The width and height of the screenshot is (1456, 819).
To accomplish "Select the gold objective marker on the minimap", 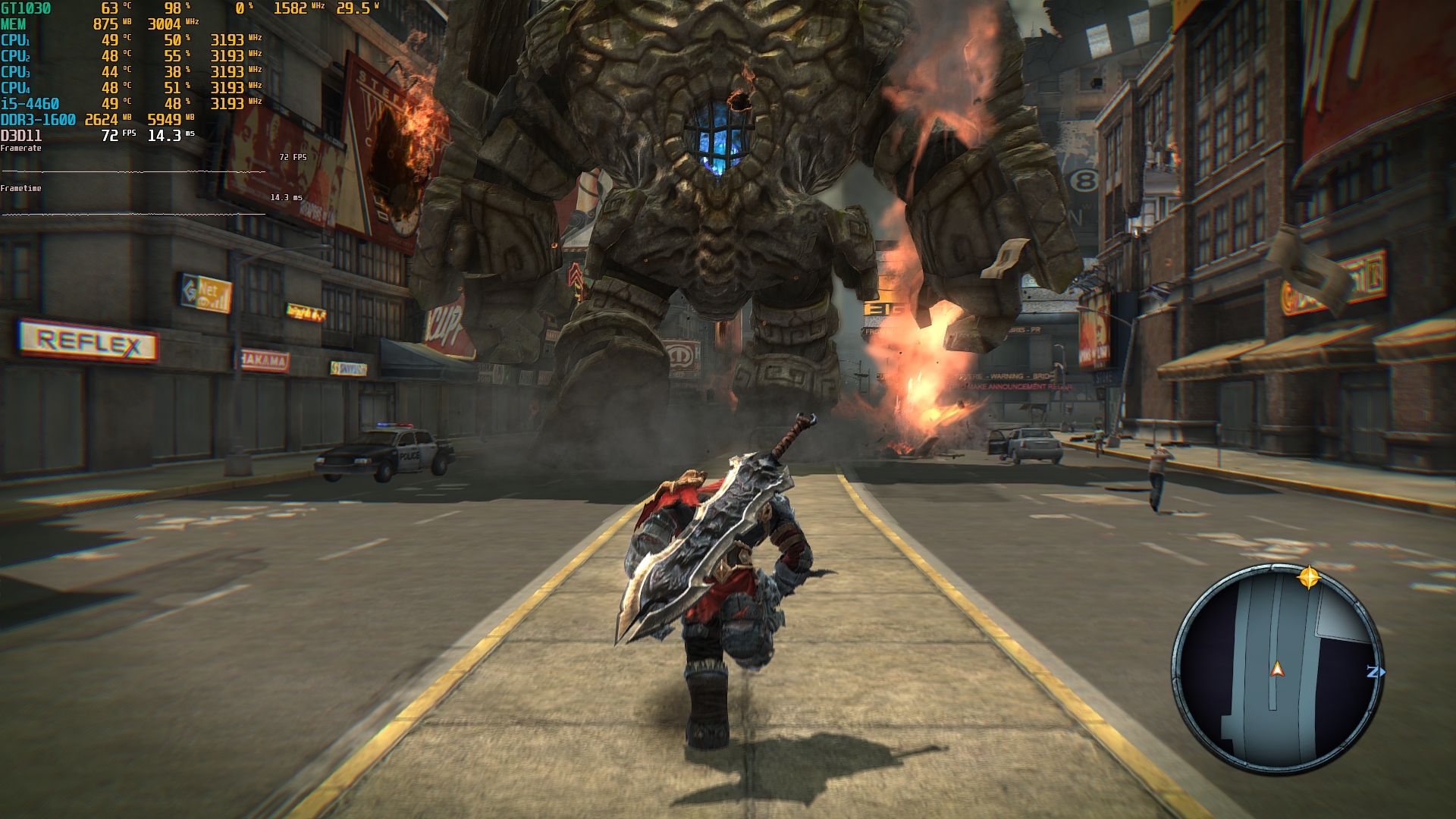I will tap(1309, 578).
